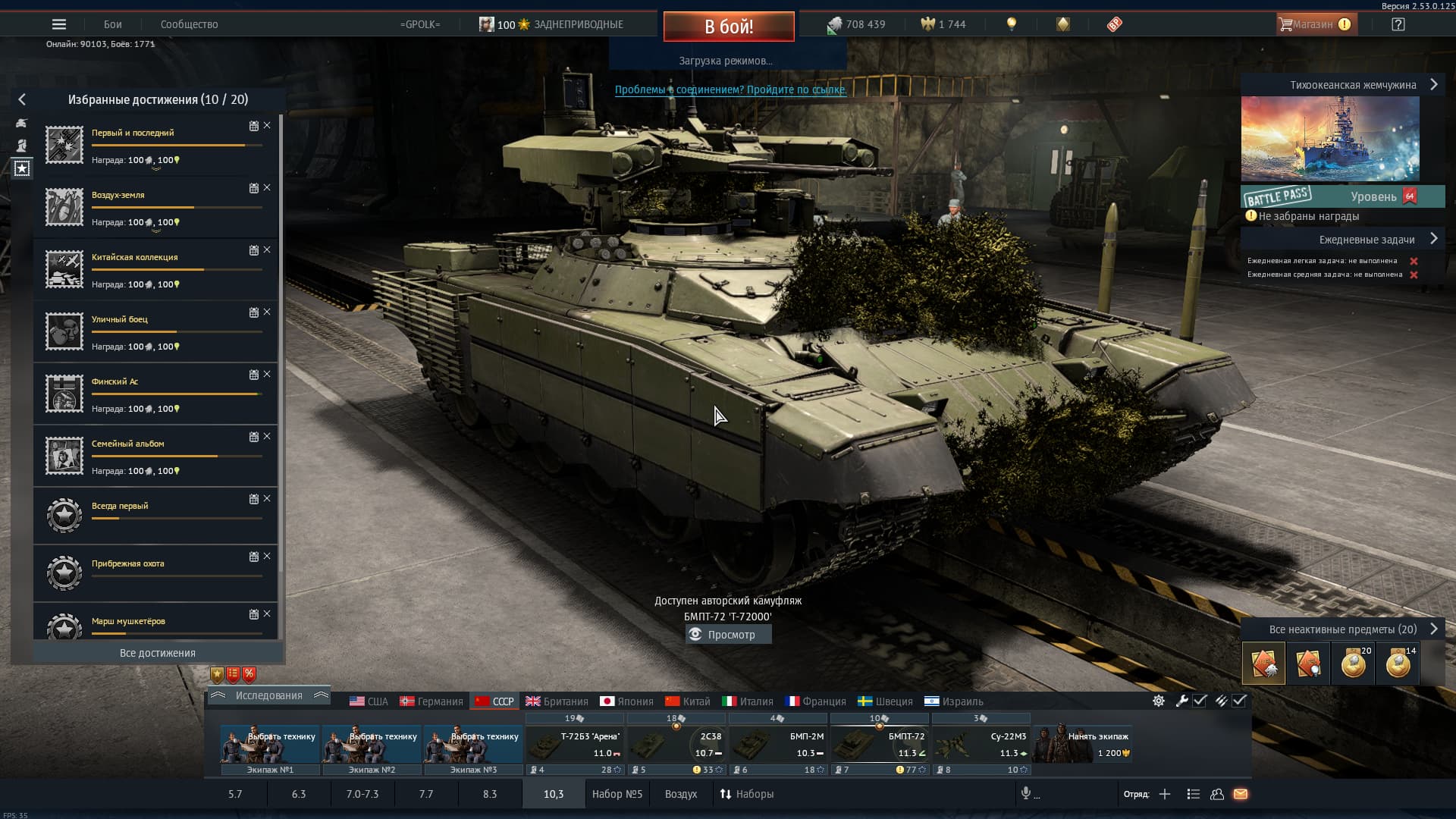Image resolution: width=1456 pixels, height=819 pixels.
Task: Select the Китай nation tab
Action: coord(688,701)
